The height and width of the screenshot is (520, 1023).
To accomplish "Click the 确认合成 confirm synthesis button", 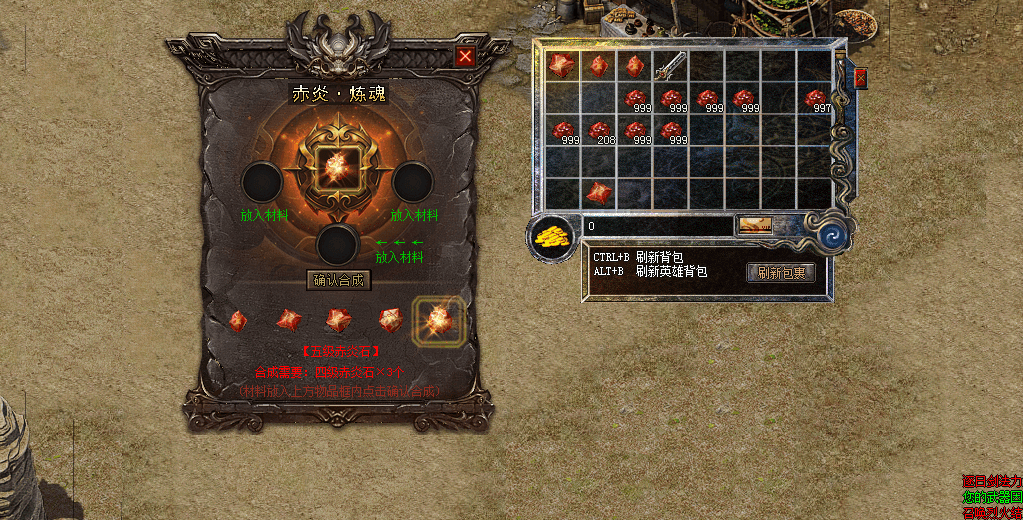I will point(339,280).
